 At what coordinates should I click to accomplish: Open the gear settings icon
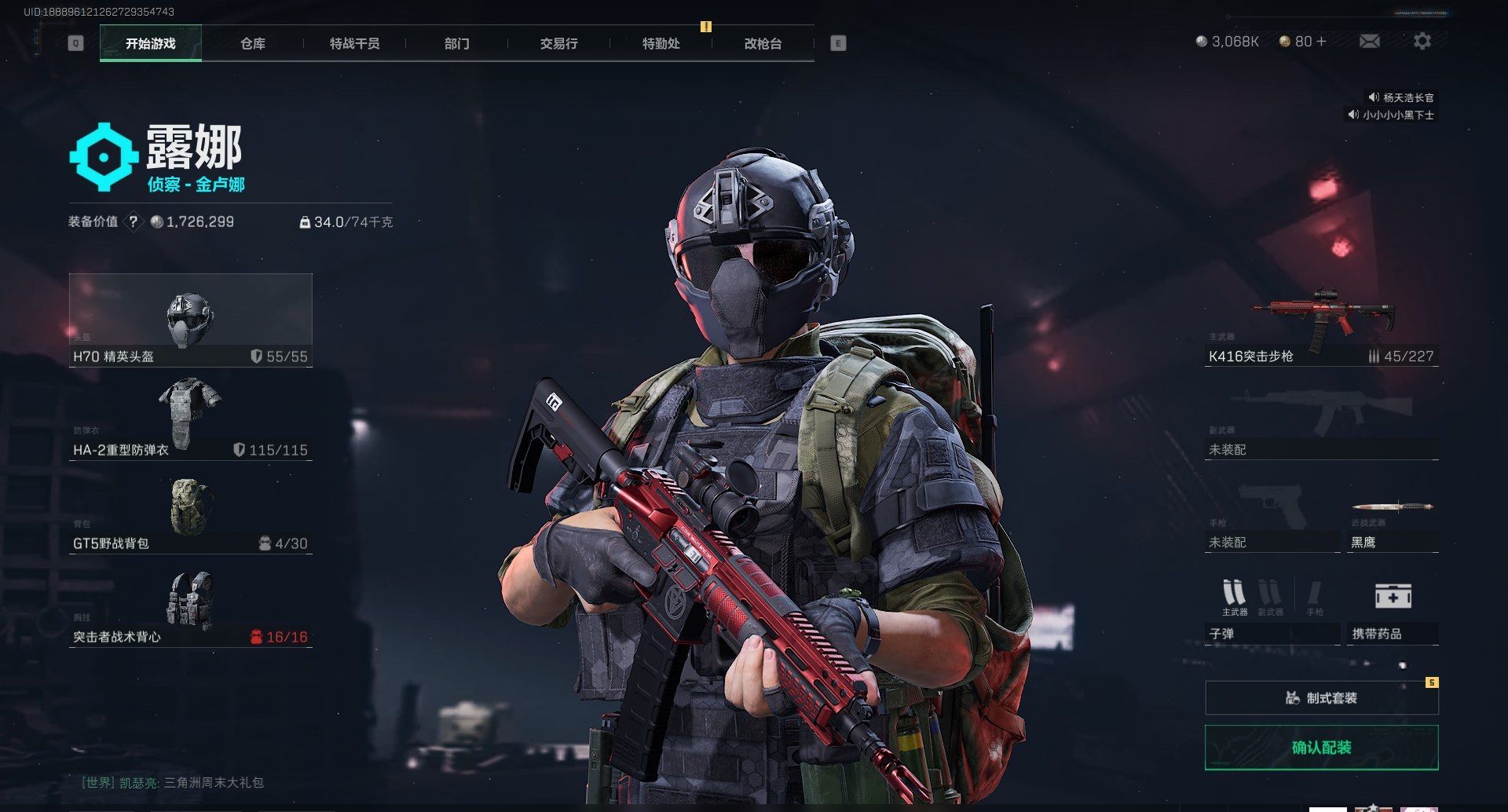click(1422, 41)
